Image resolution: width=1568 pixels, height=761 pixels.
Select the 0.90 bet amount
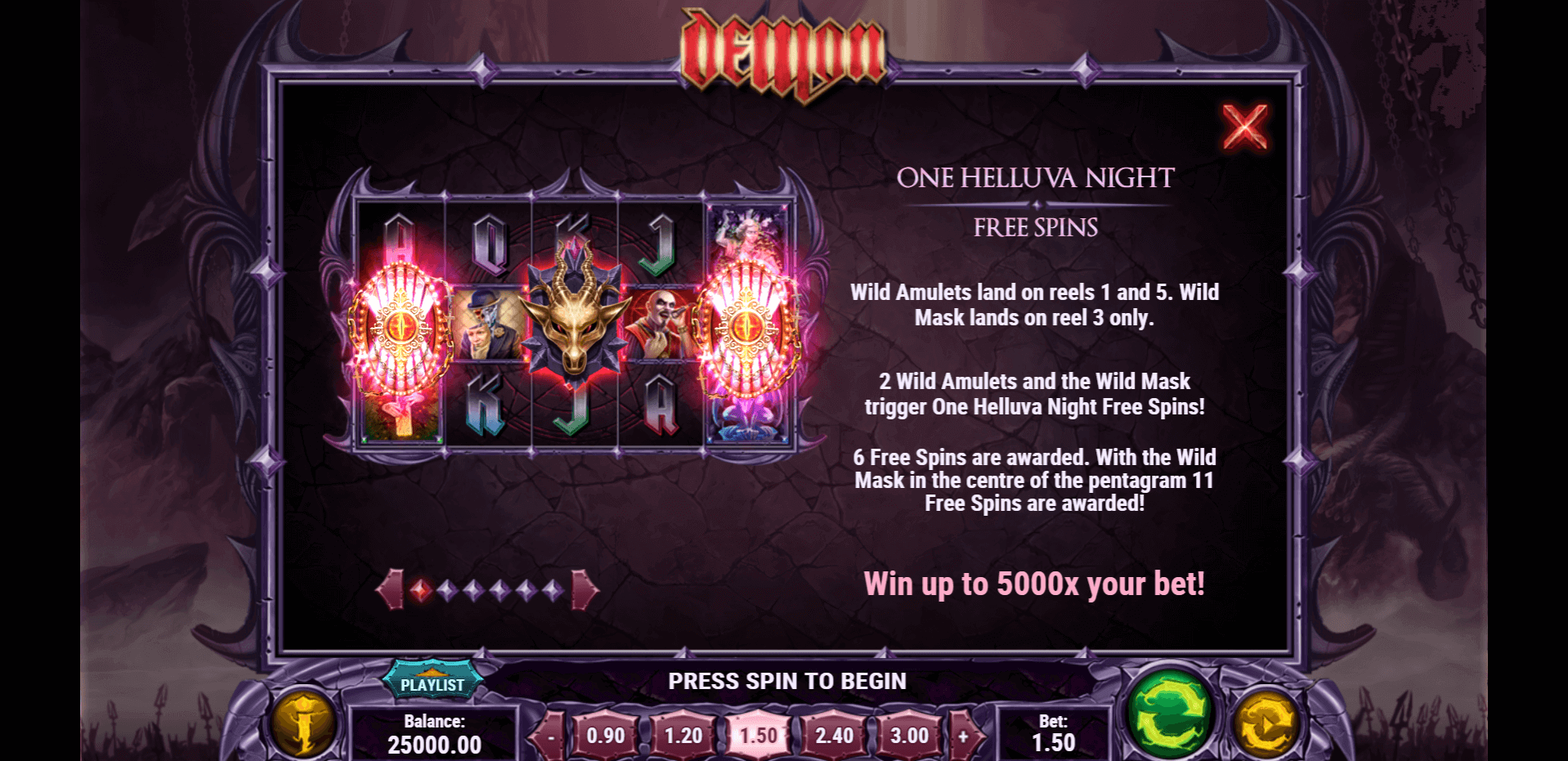606,736
